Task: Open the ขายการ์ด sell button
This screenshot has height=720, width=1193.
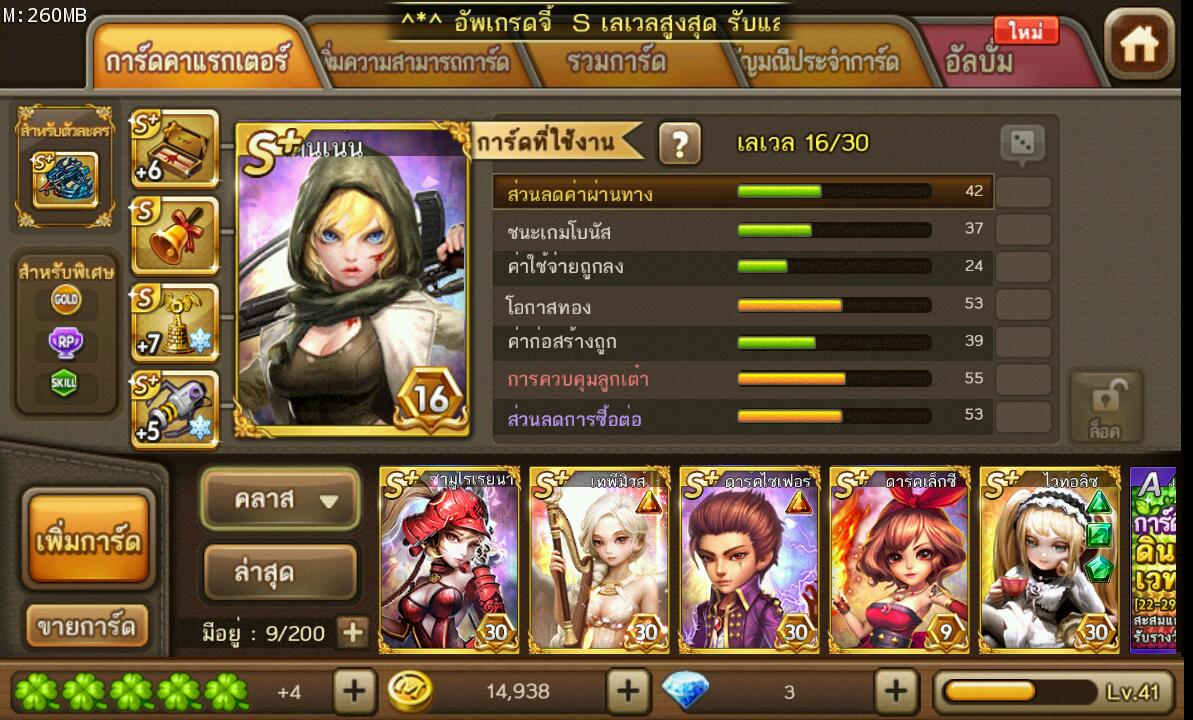Action: [x=87, y=627]
